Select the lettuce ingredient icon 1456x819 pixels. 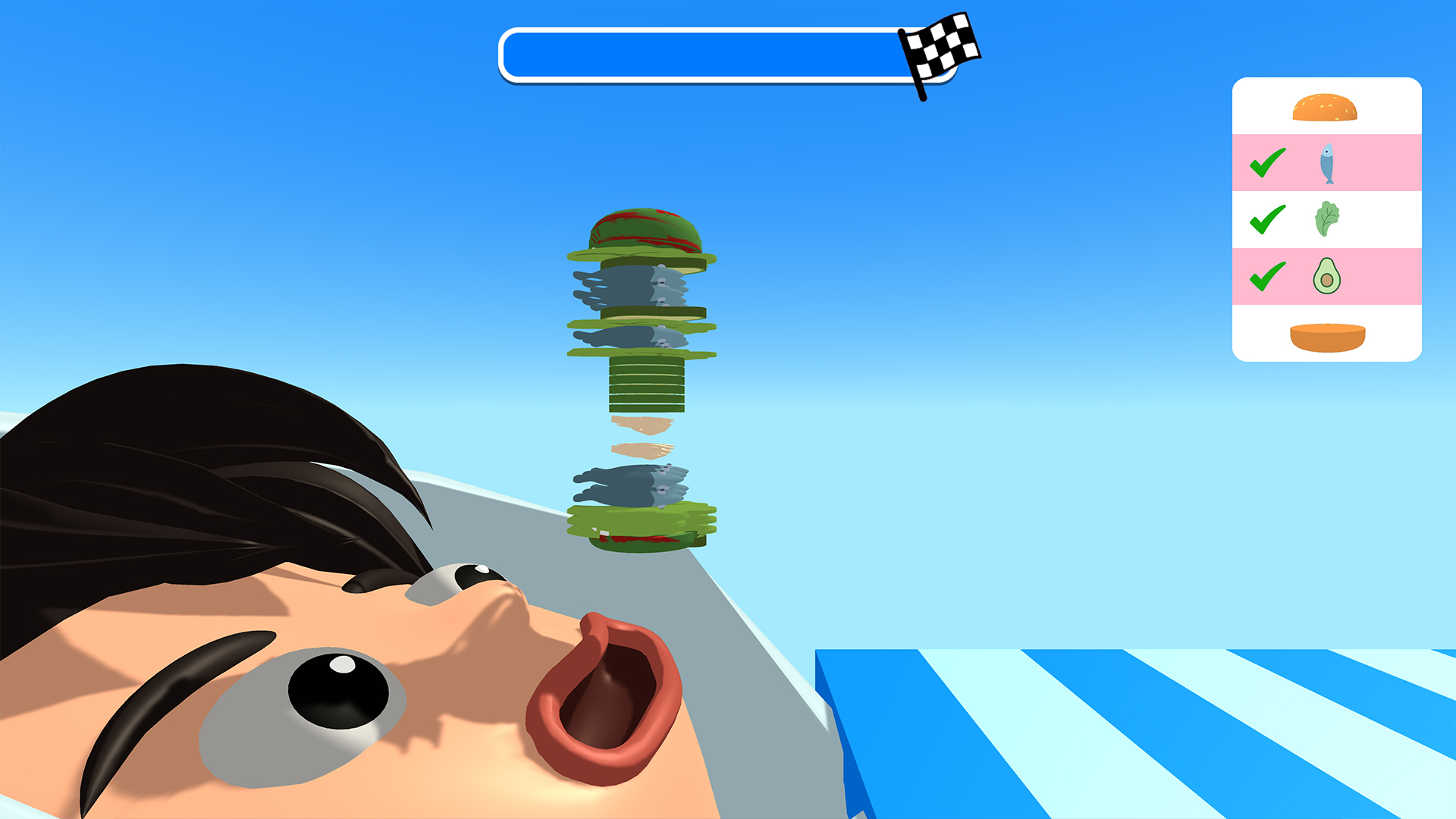coord(1326,218)
